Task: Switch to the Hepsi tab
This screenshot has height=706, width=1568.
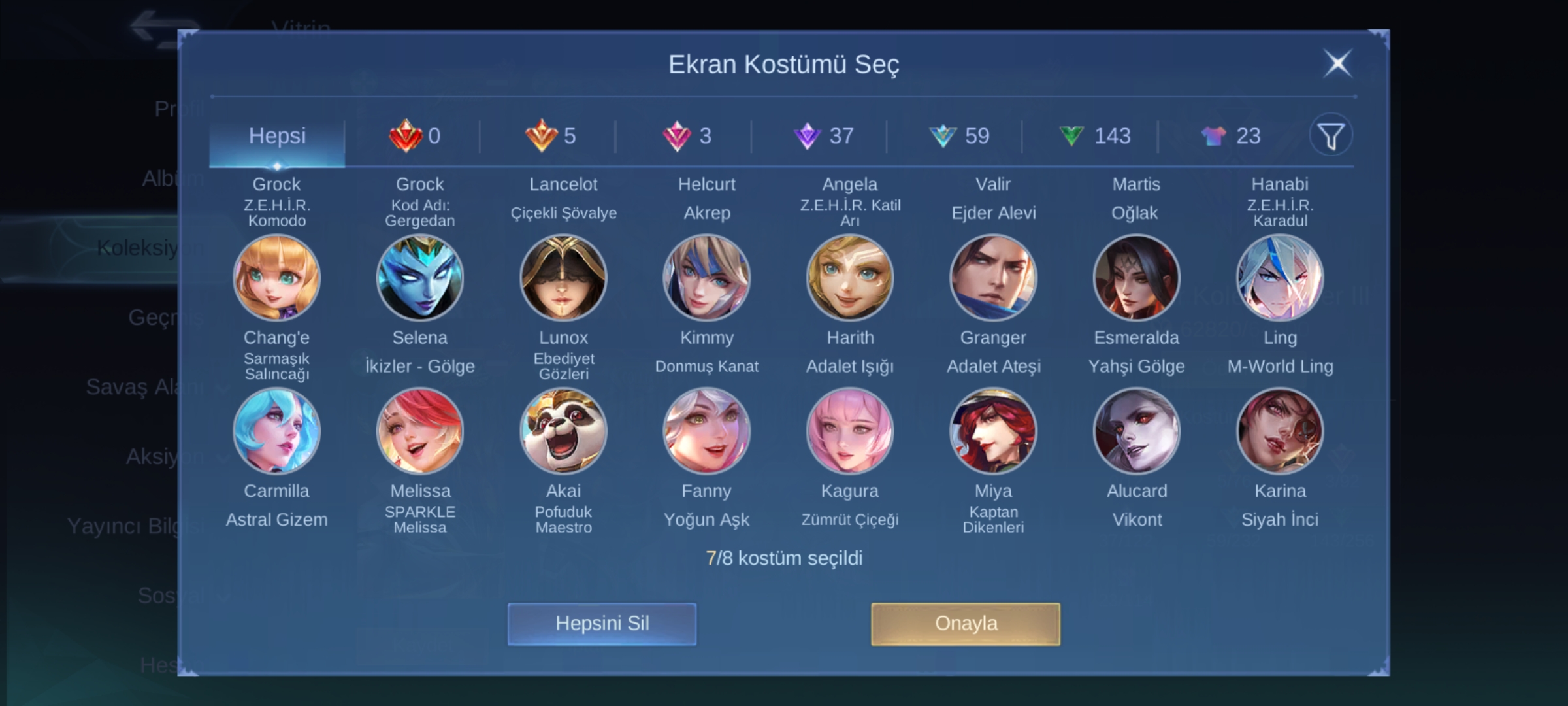Action: click(x=277, y=136)
